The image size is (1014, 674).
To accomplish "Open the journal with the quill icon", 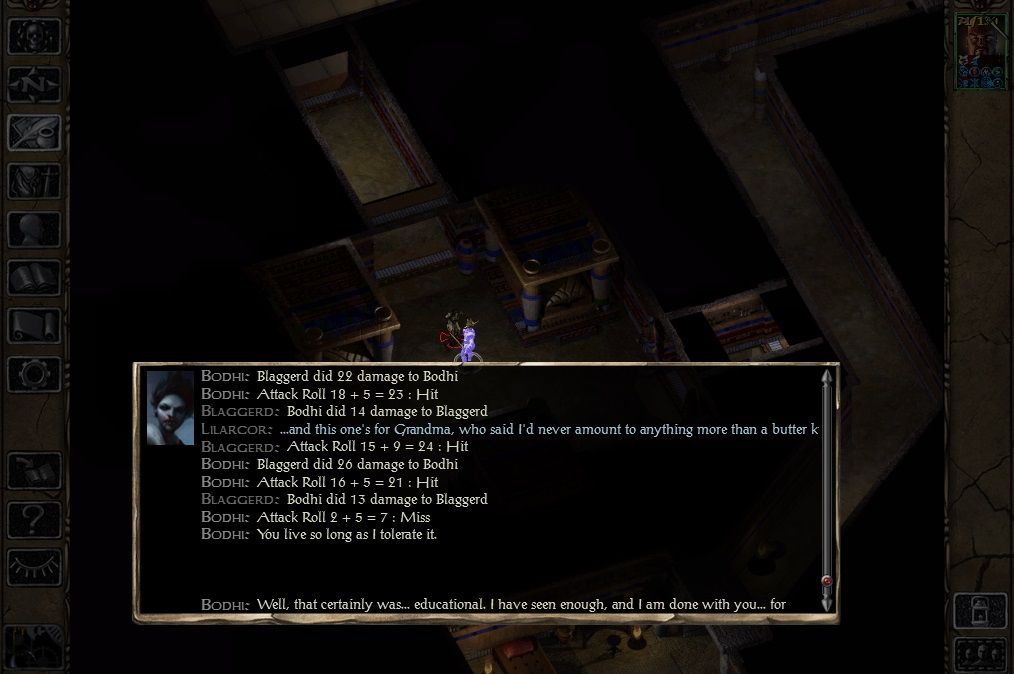I will (x=34, y=132).
